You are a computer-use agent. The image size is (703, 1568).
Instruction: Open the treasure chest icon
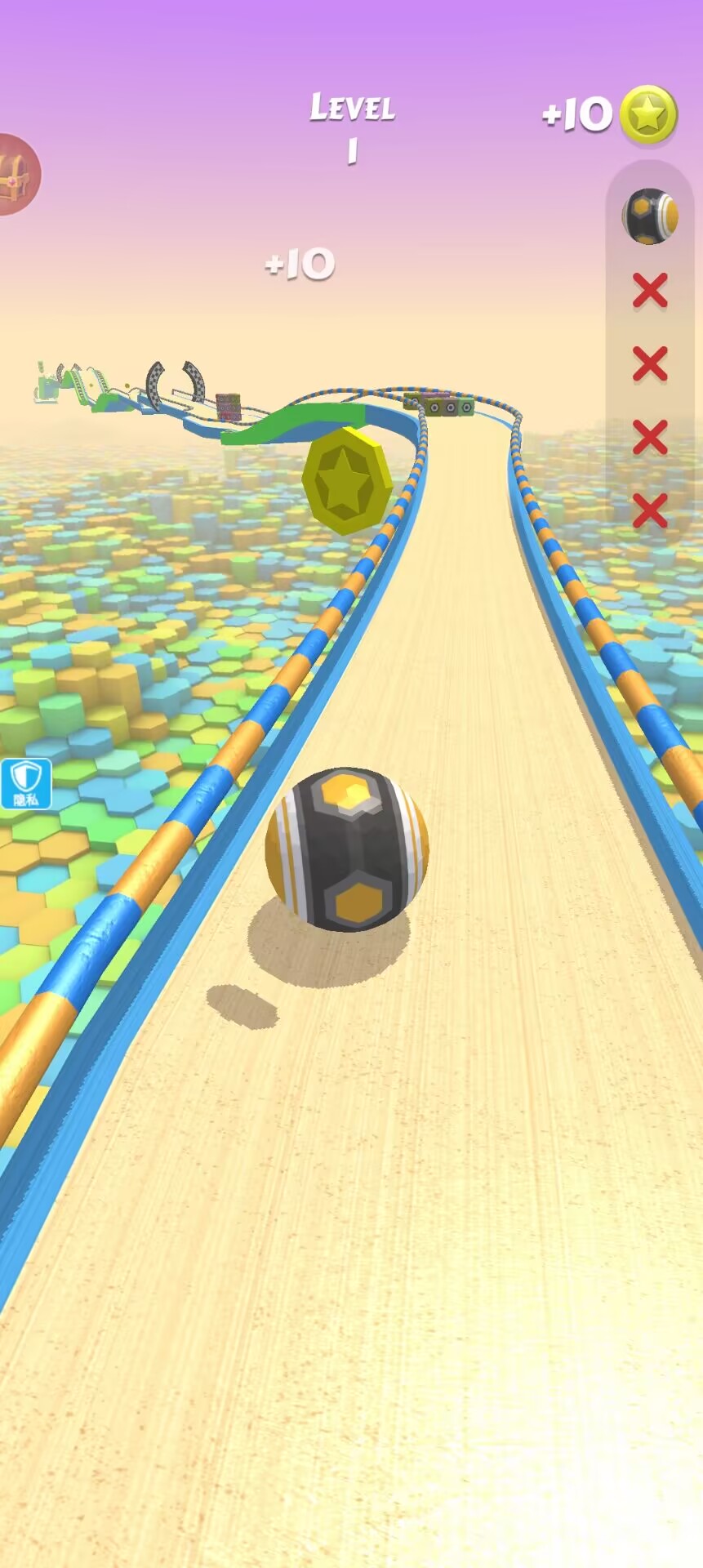tap(15, 174)
